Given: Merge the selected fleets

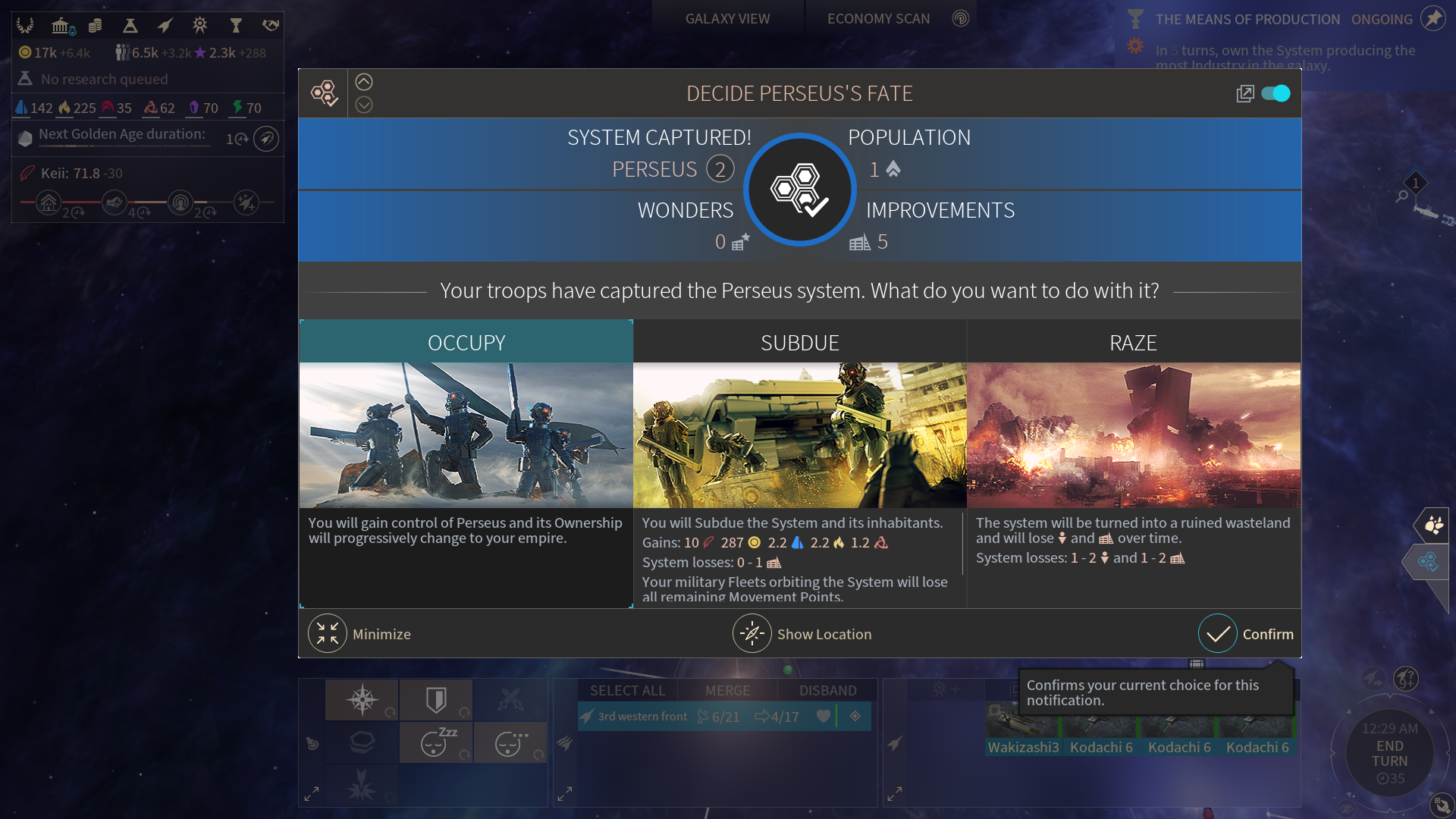Looking at the screenshot, I should pos(727,690).
